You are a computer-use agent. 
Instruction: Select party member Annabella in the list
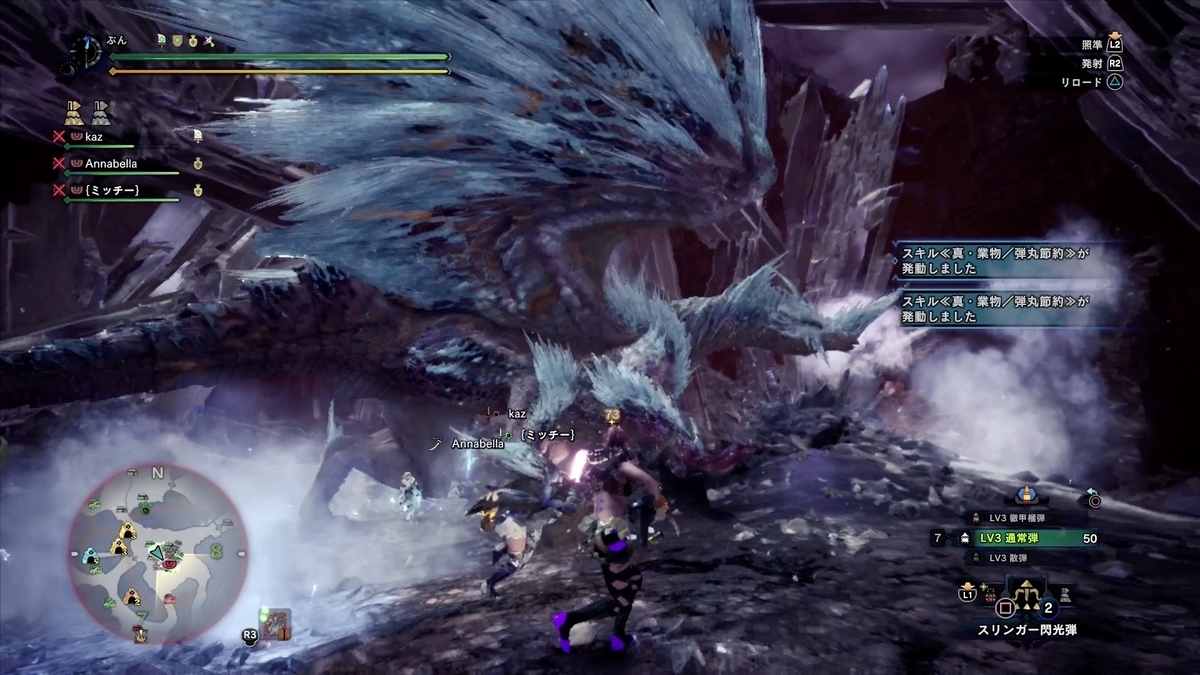[110, 162]
